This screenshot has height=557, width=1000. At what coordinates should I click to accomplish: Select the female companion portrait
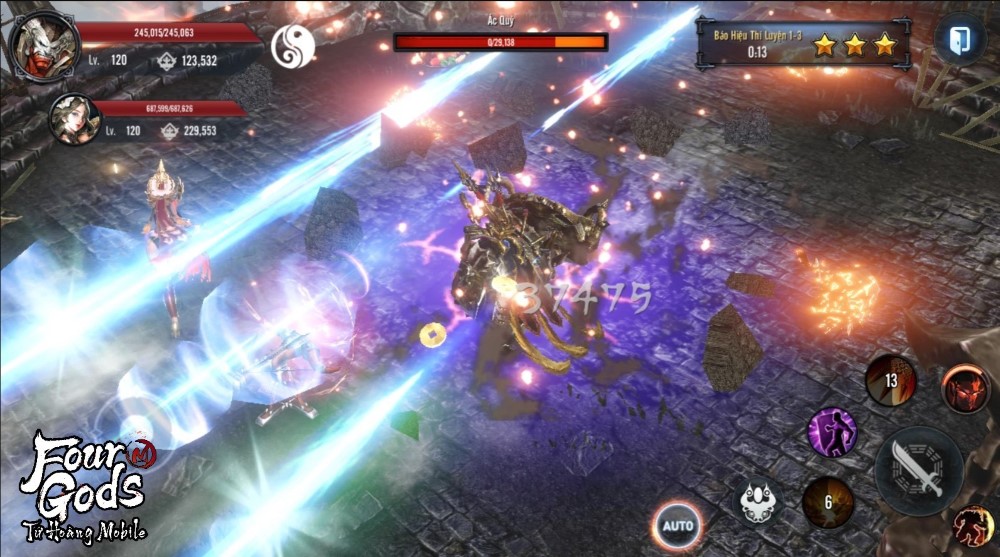pyautogui.click(x=73, y=119)
